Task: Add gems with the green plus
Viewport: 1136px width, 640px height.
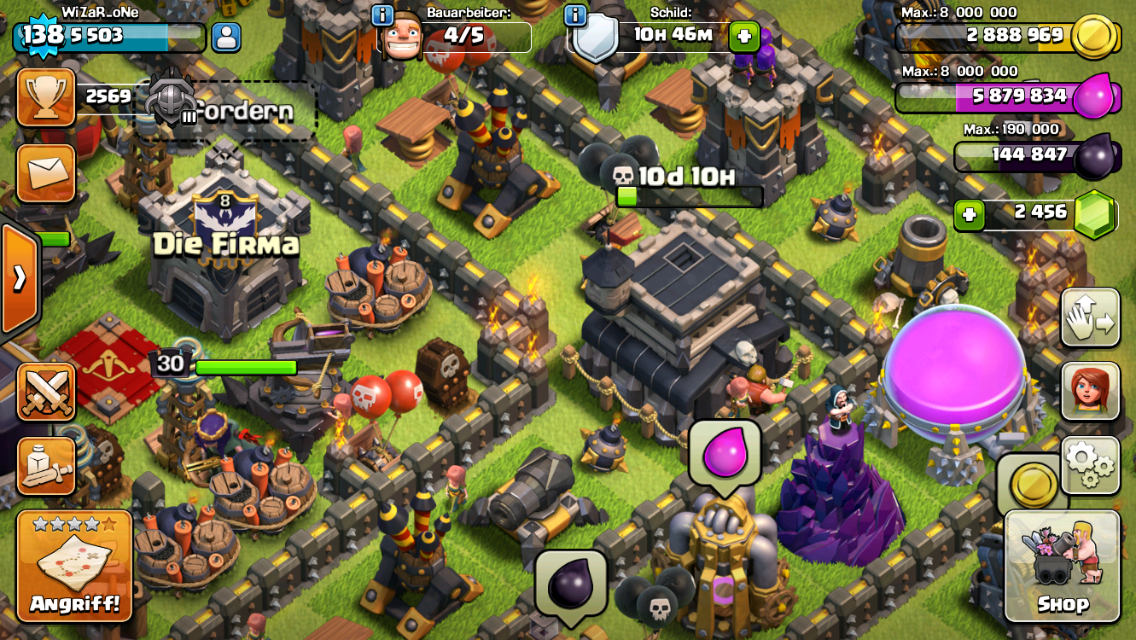Action: [967, 214]
